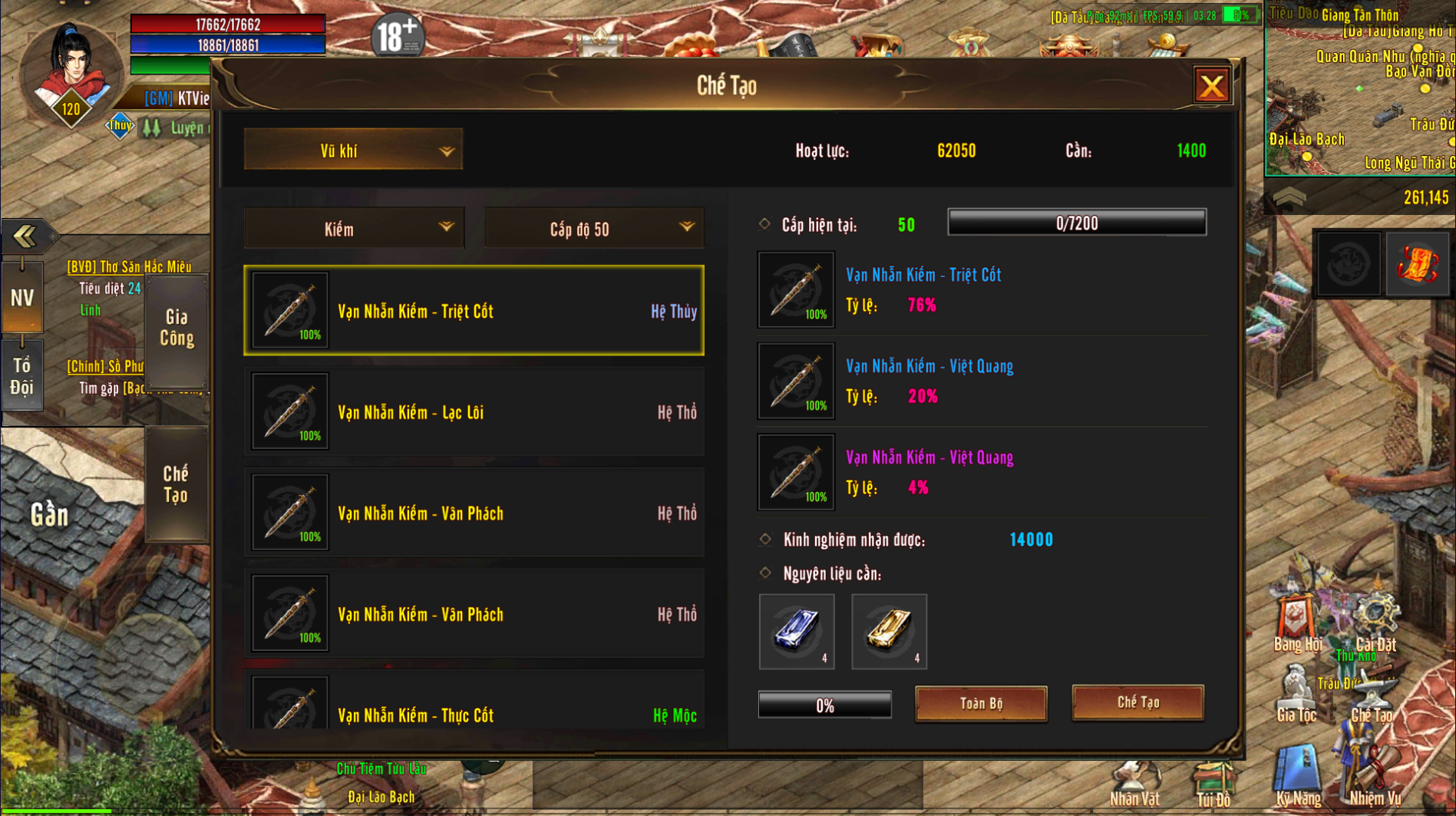Open the Cấp độ 50 level dropdown
Screen dimensions: 1456x816
pos(594,229)
